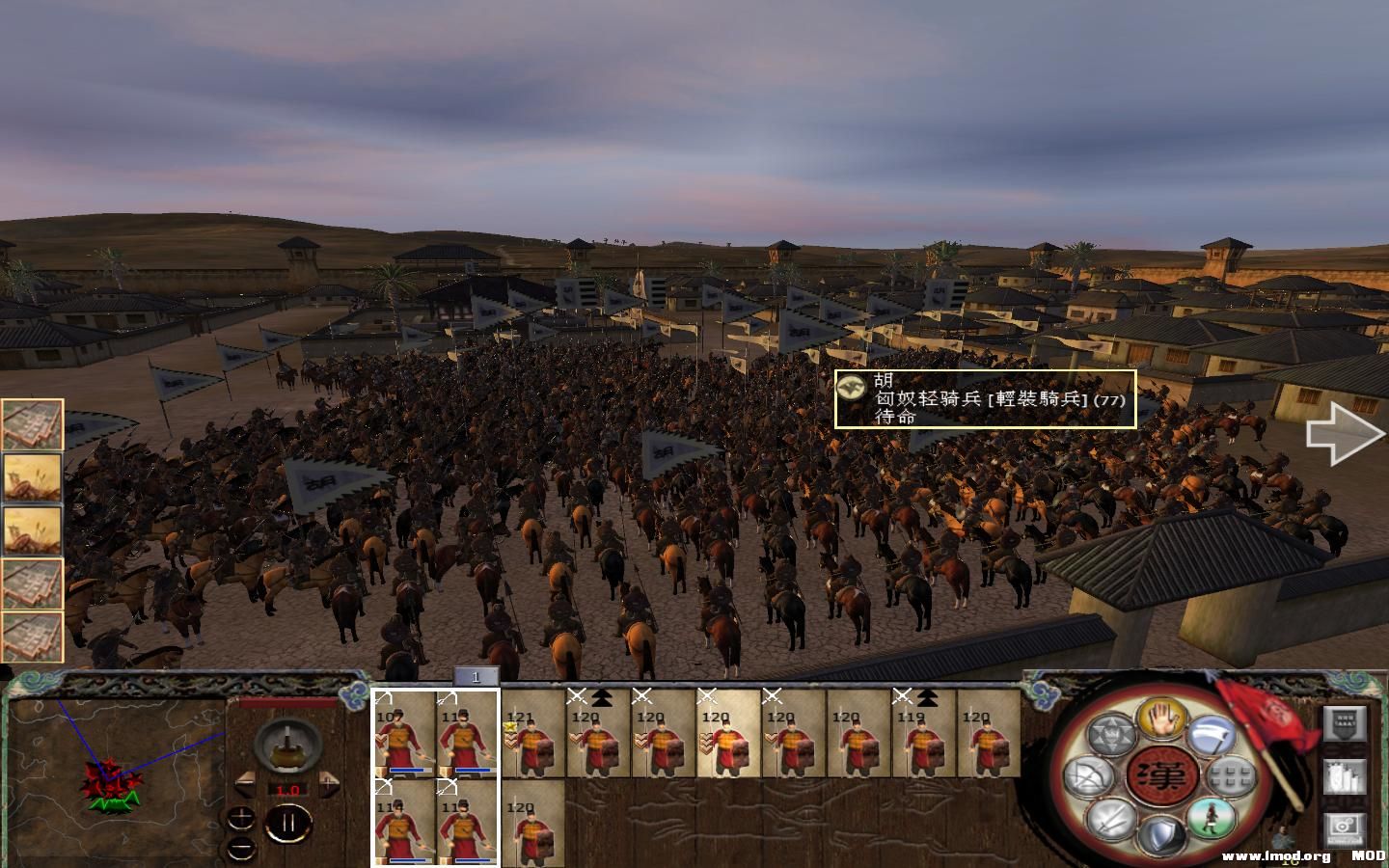
Task: Toggle skirmish mode bow button
Action: 1088,776
